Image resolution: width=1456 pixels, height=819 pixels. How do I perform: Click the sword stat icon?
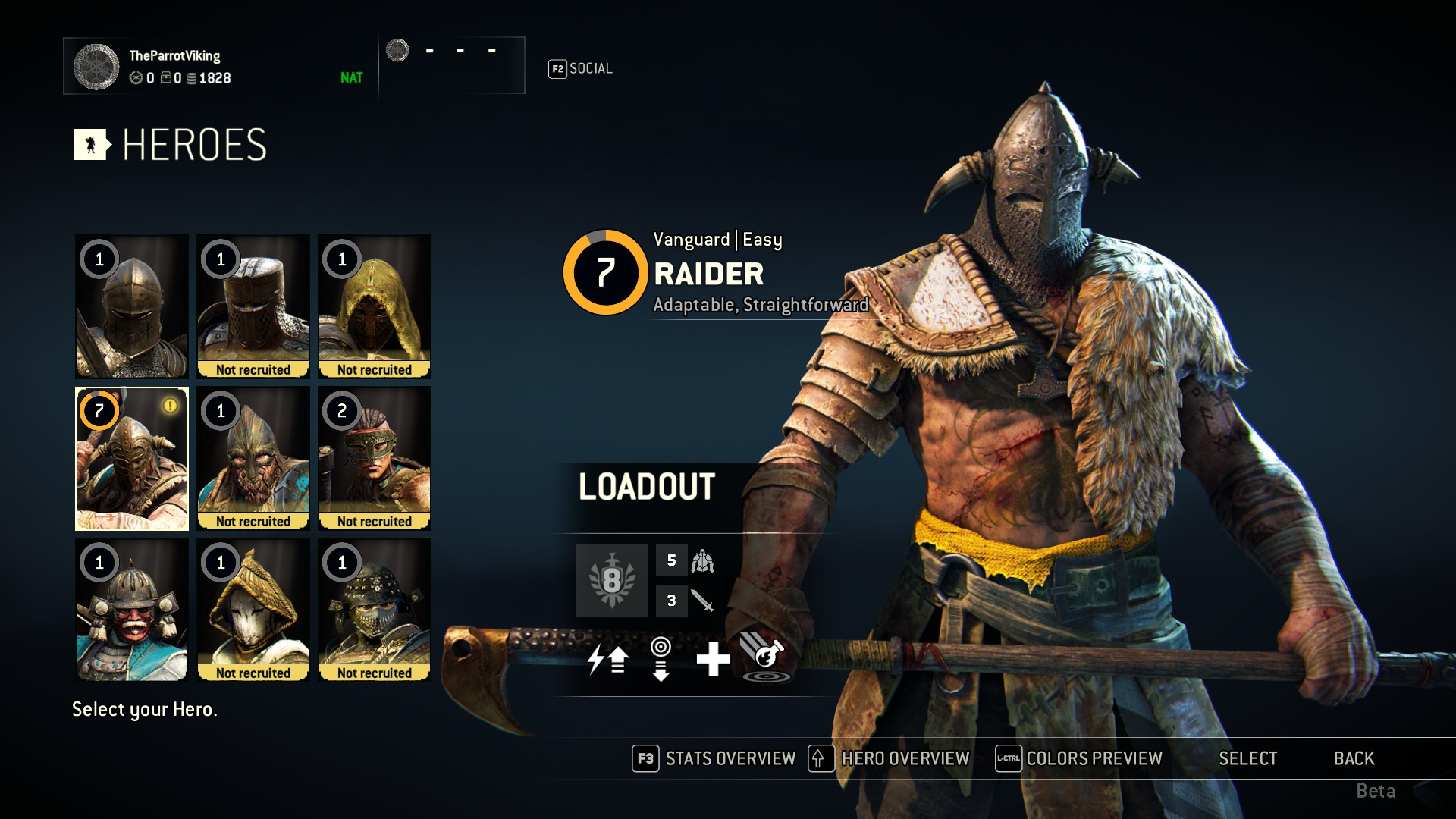(x=702, y=601)
